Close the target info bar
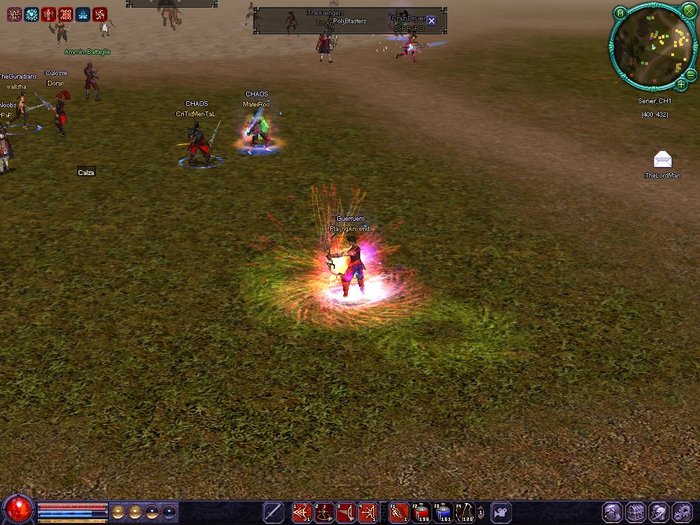Screen dimensions: 700x525 point(431,21)
